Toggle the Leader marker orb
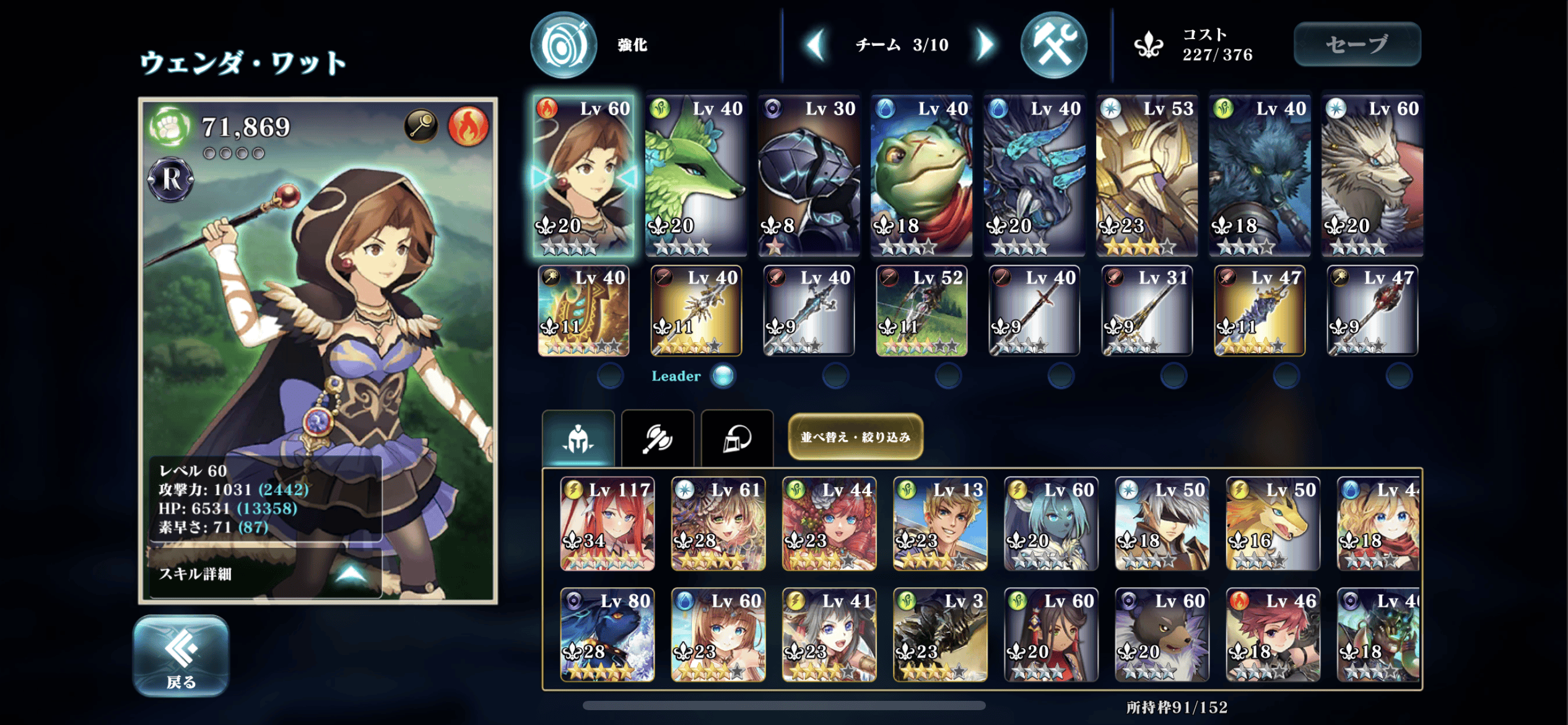 [723, 376]
